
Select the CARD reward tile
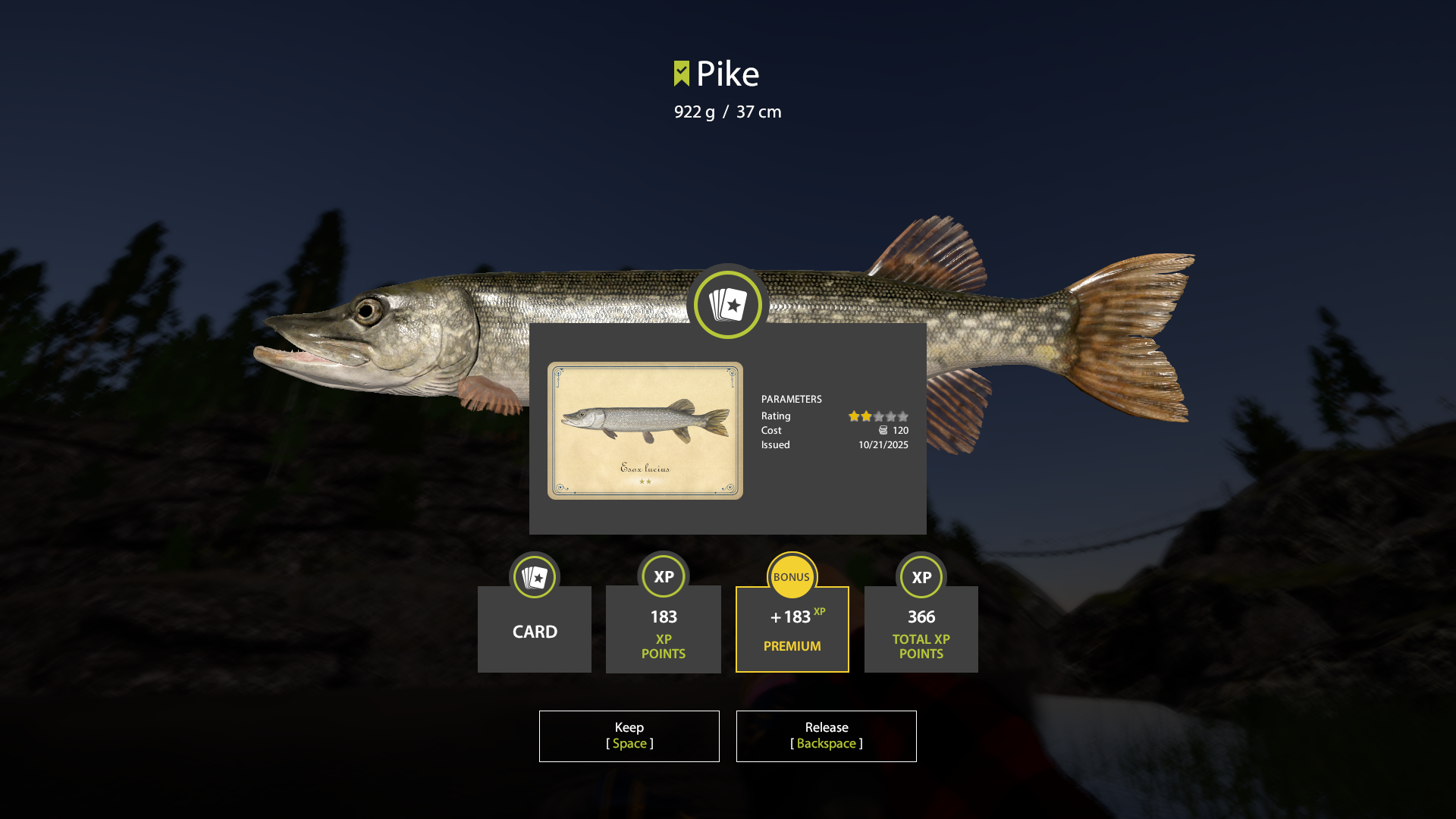[535, 629]
